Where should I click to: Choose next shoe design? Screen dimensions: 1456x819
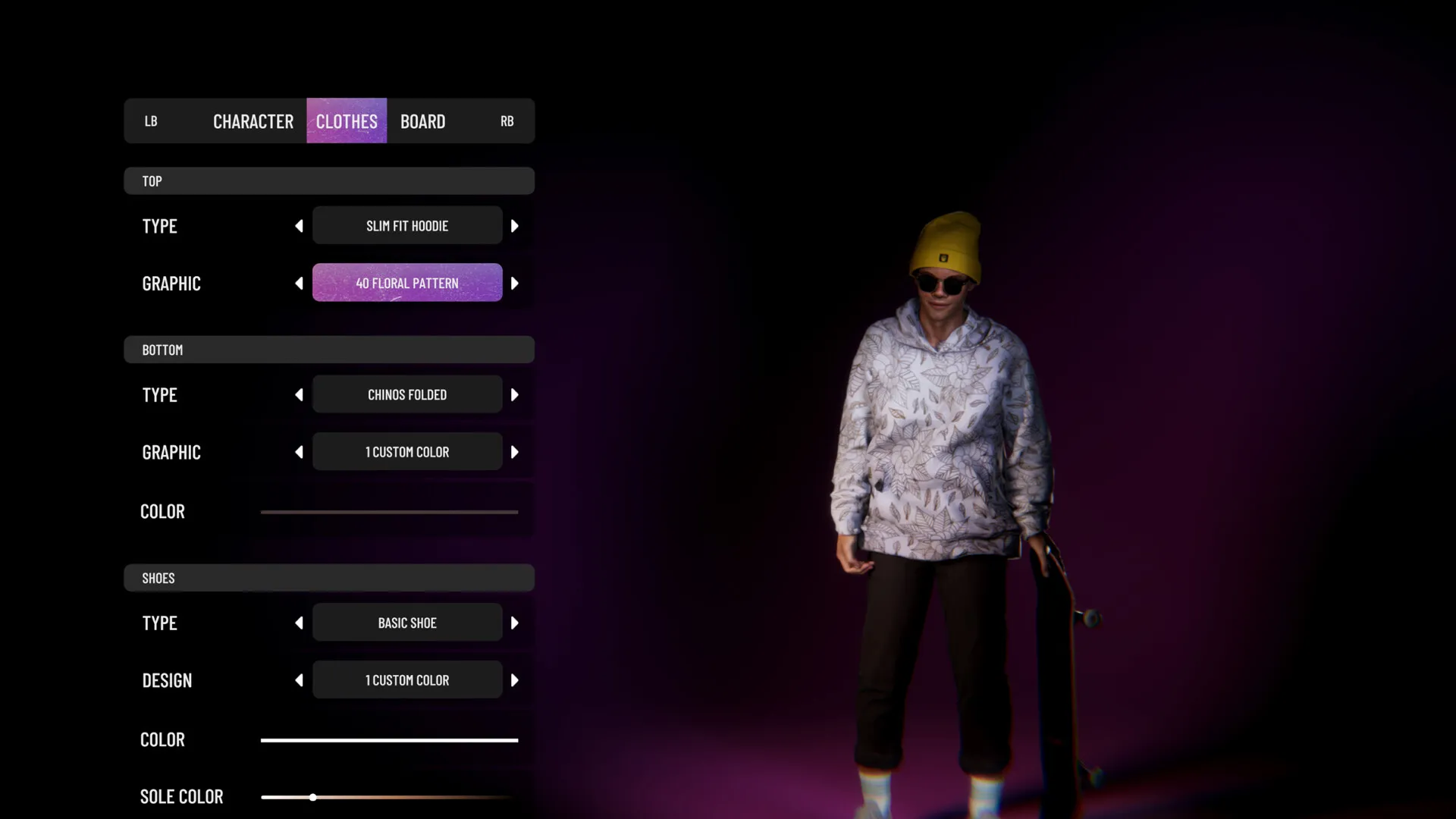point(515,681)
